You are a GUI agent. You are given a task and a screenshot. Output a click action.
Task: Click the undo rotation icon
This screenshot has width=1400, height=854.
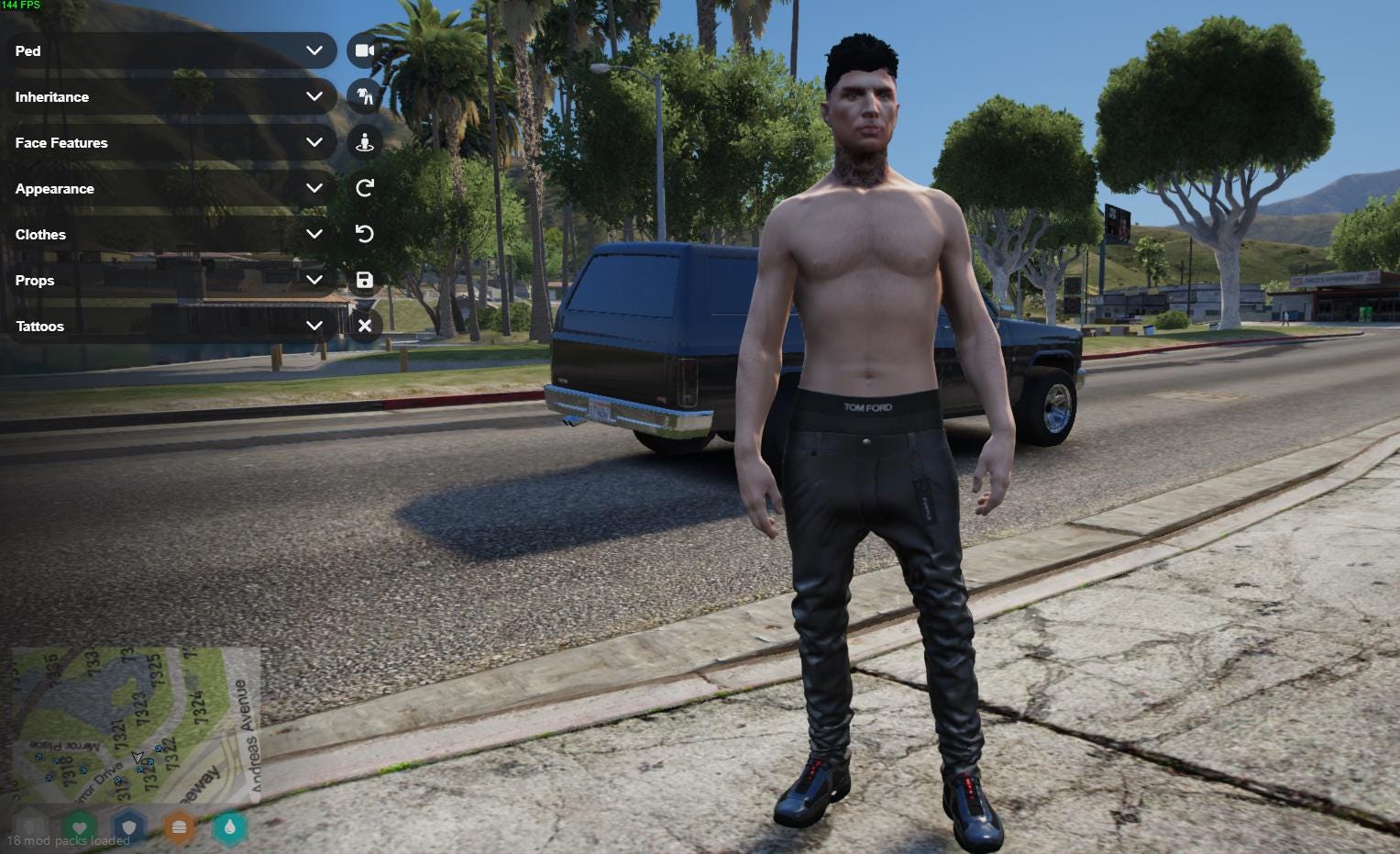(365, 234)
